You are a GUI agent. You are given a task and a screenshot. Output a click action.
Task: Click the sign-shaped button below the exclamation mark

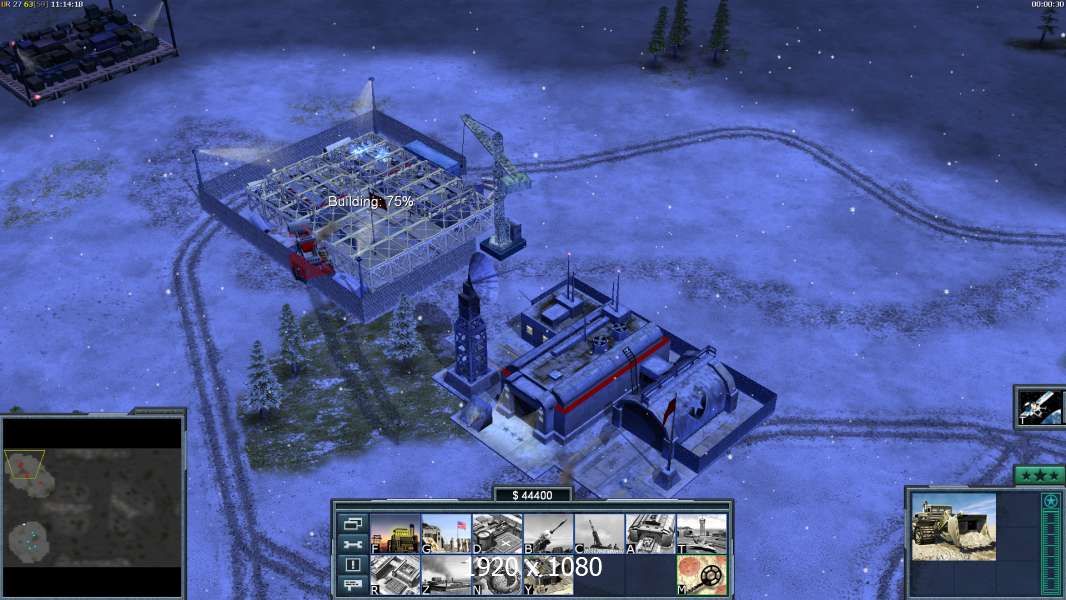352,586
